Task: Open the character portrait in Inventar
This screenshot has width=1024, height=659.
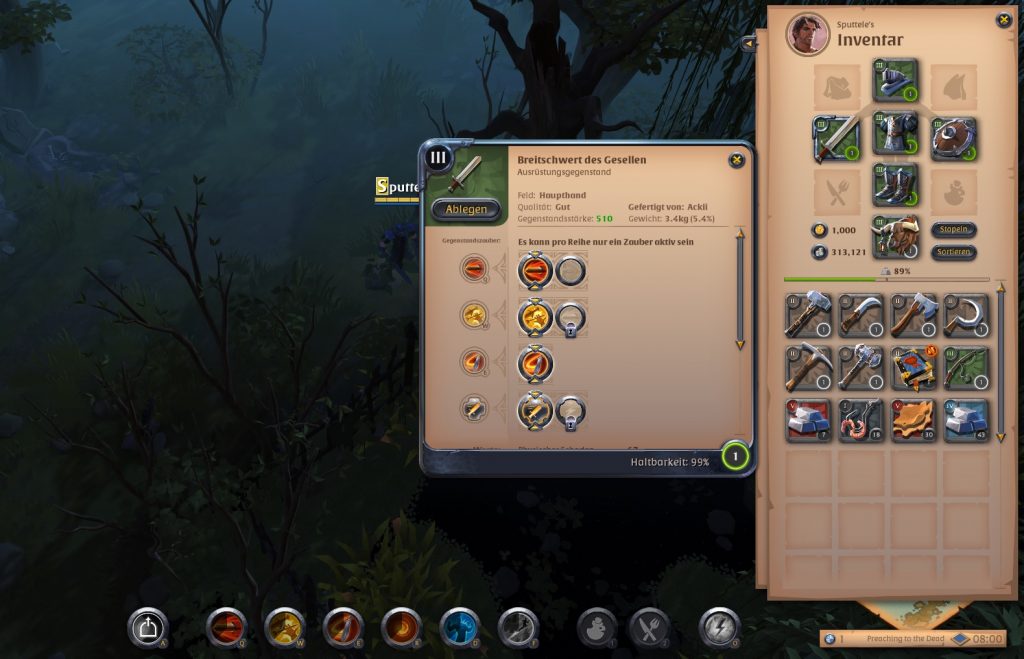Action: click(807, 35)
